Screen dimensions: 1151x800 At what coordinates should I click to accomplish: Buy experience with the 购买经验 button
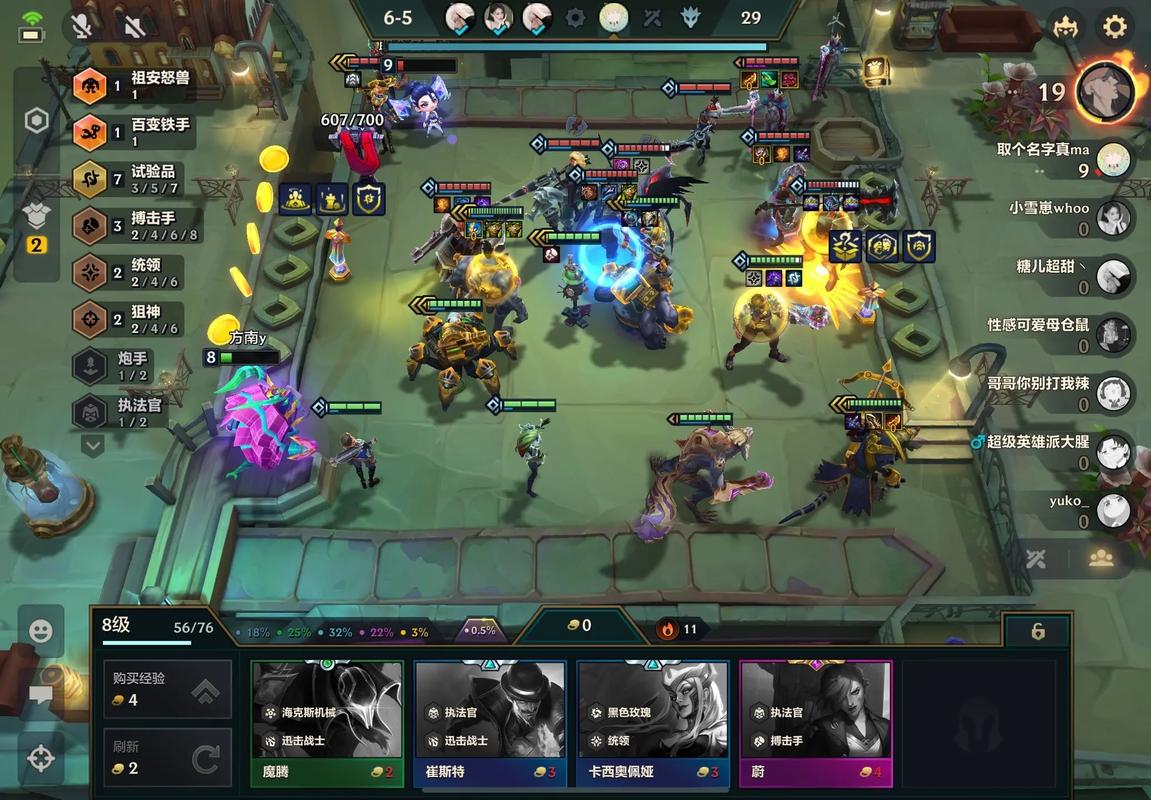click(167, 689)
